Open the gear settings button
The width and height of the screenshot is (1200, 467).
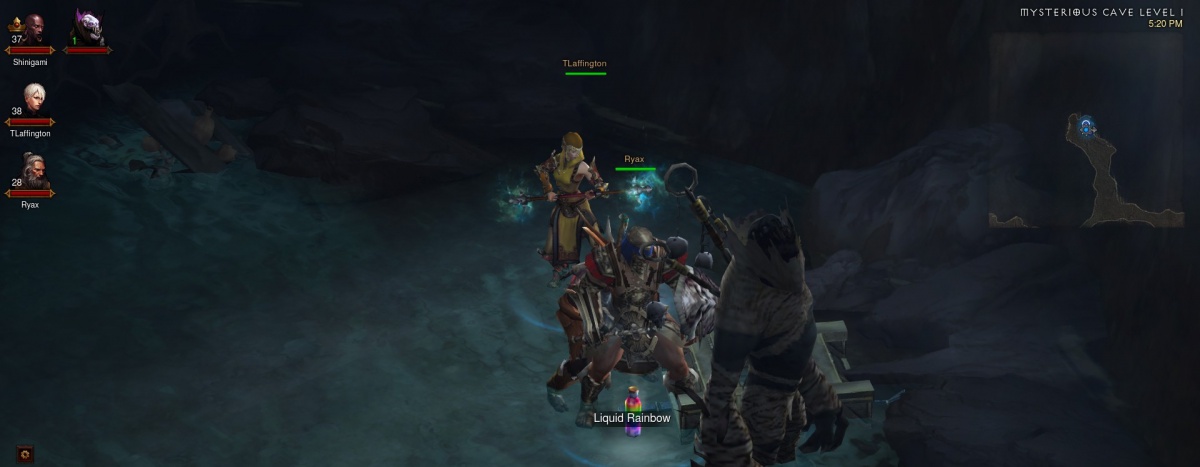coord(26,453)
